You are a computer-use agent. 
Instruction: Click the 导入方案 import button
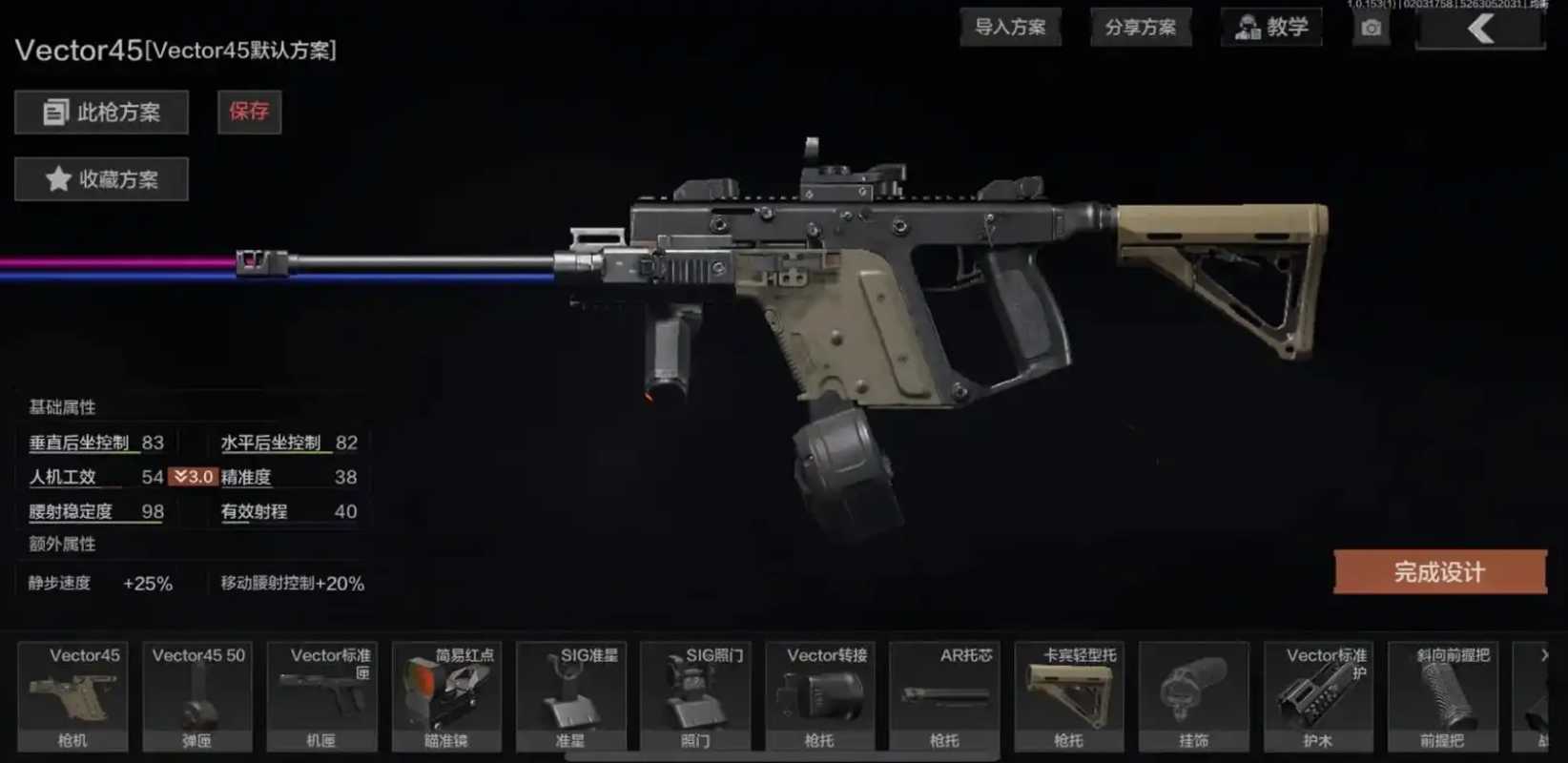coord(1010,27)
